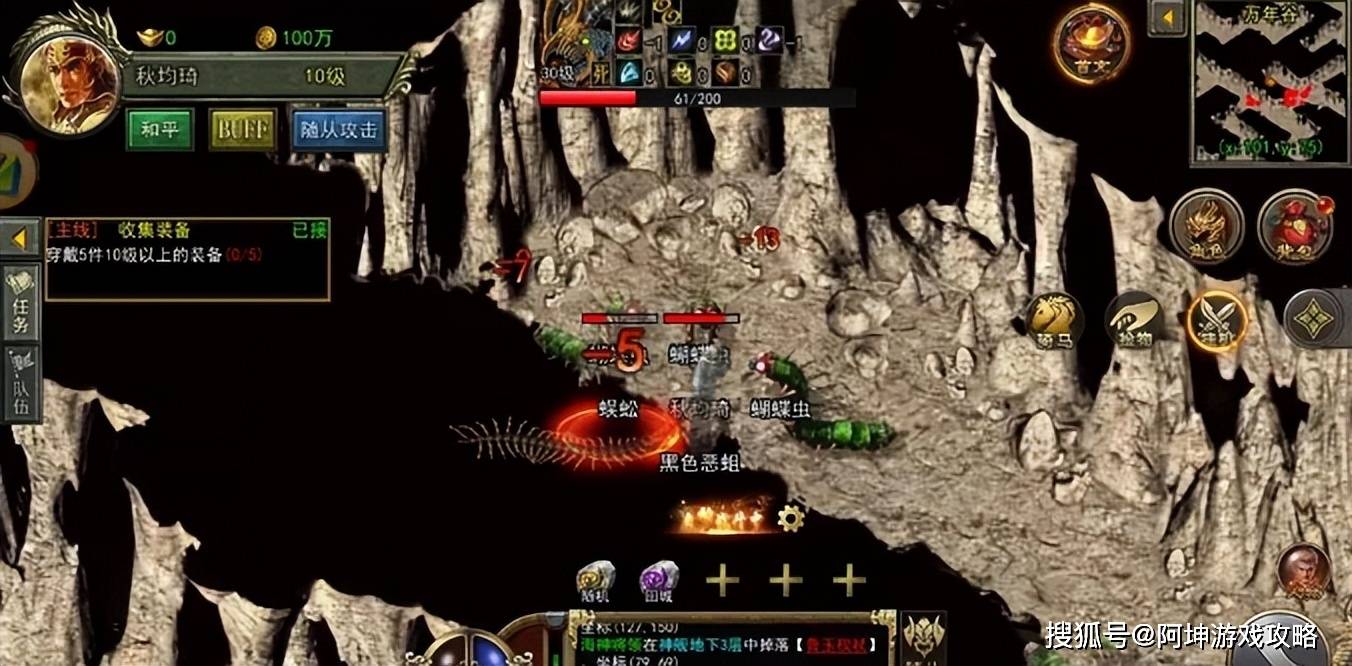This screenshot has width=1352, height=666.
Task: Toggle the 和平 peace mode button
Action: 160,130
